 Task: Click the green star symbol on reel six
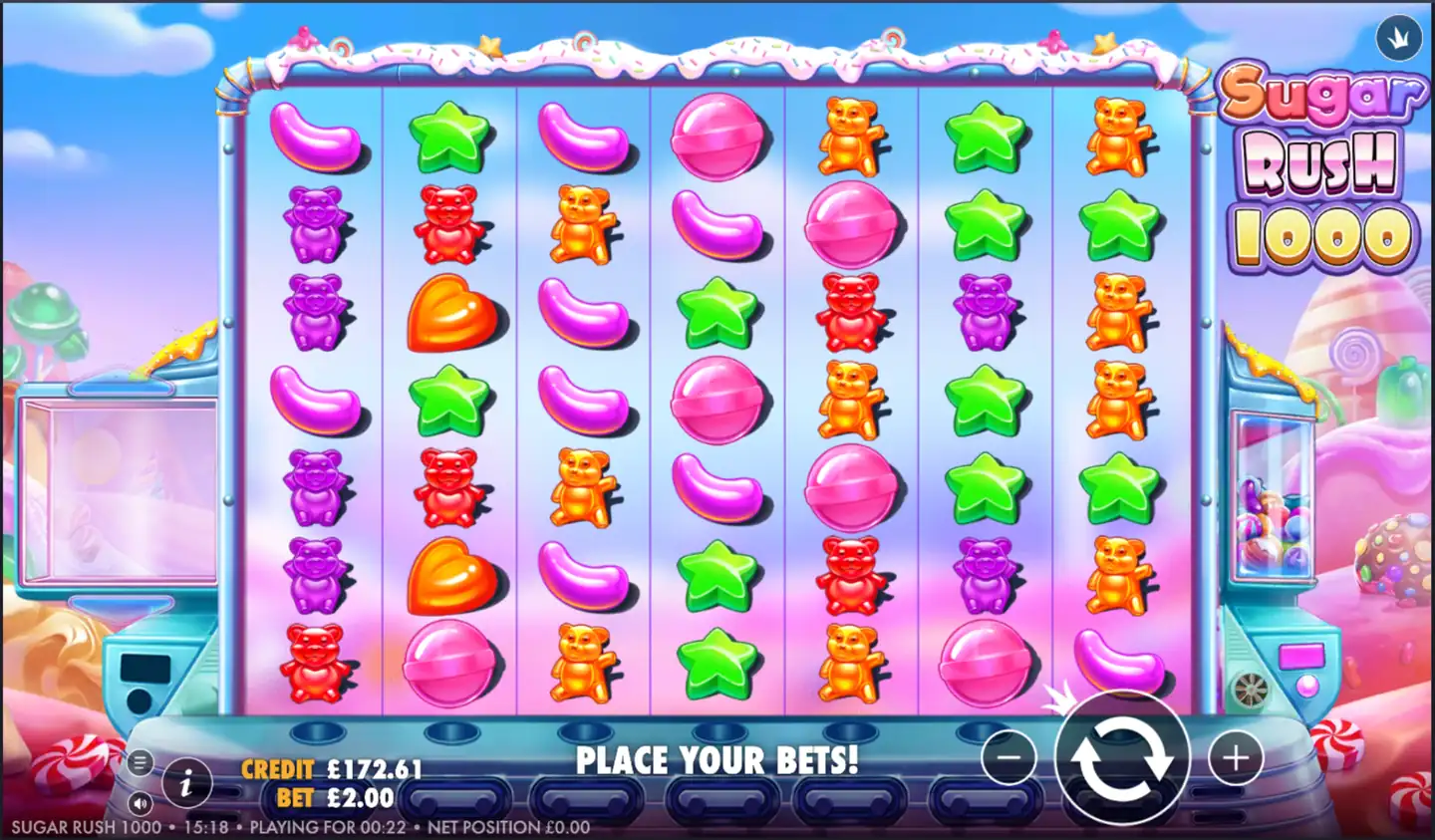pyautogui.click(x=987, y=136)
